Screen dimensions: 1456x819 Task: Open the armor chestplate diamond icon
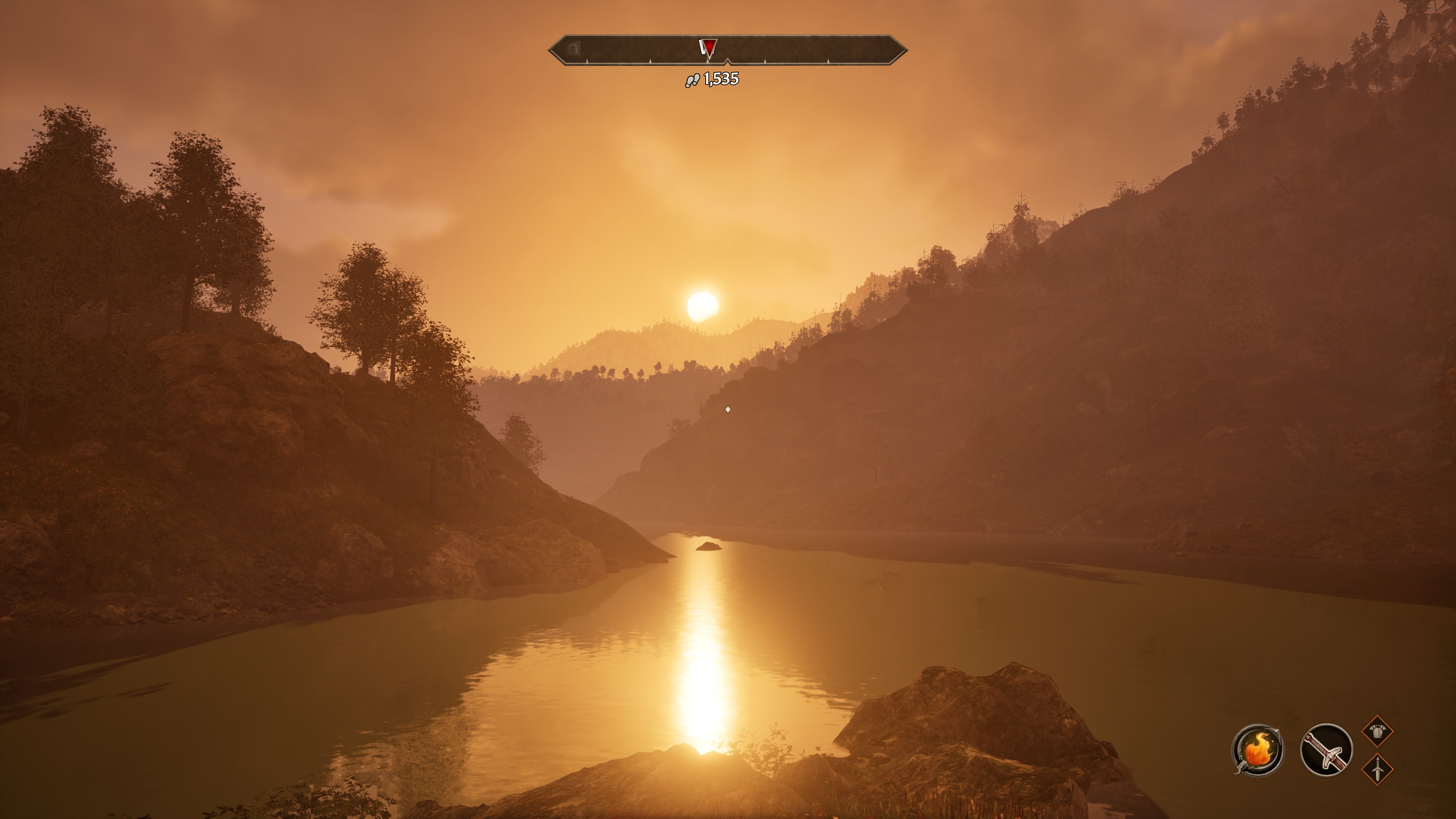(x=1378, y=731)
